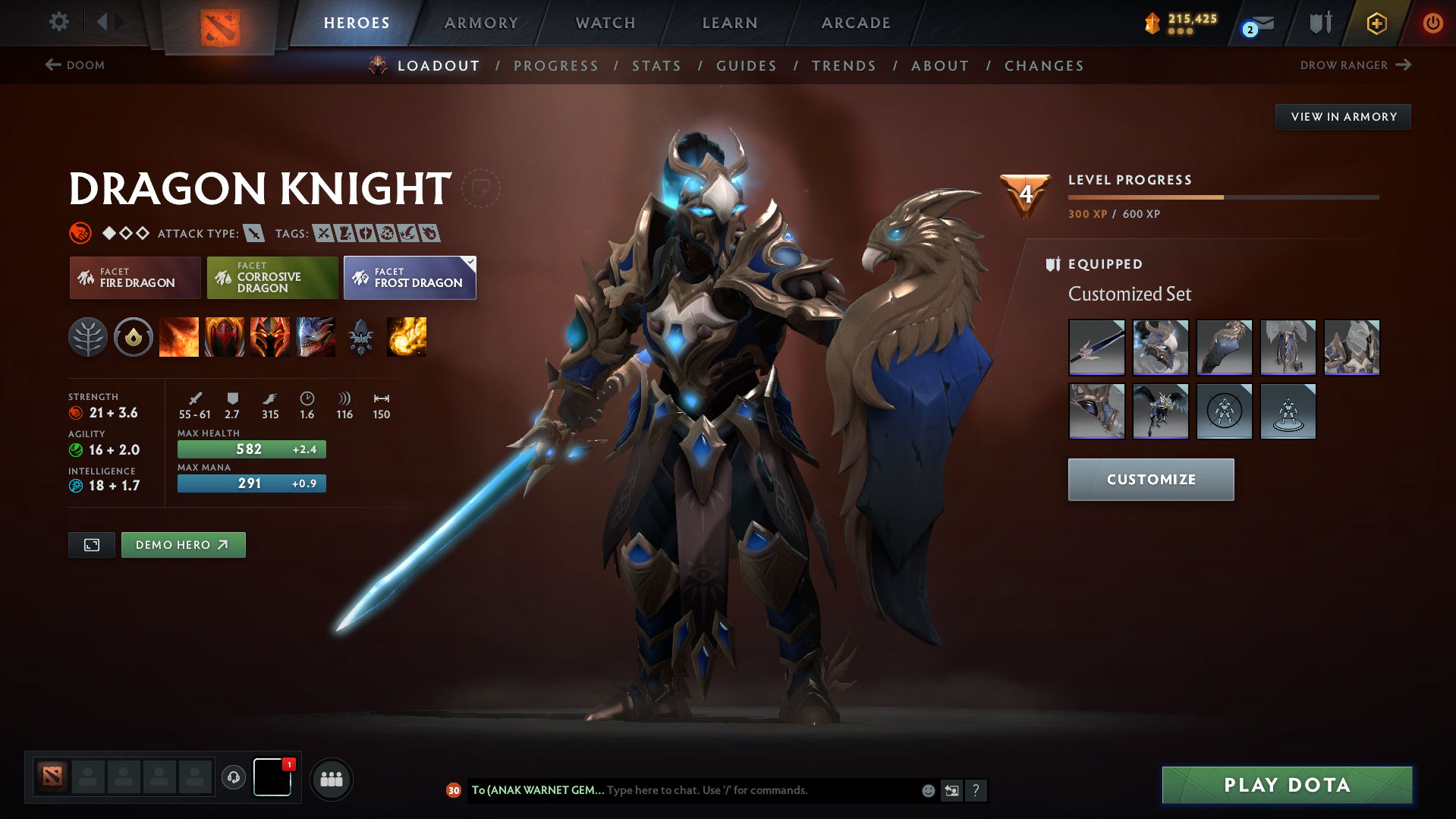1456x819 pixels.
Task: View the Dragon Blood ability icon
Action: pos(225,337)
